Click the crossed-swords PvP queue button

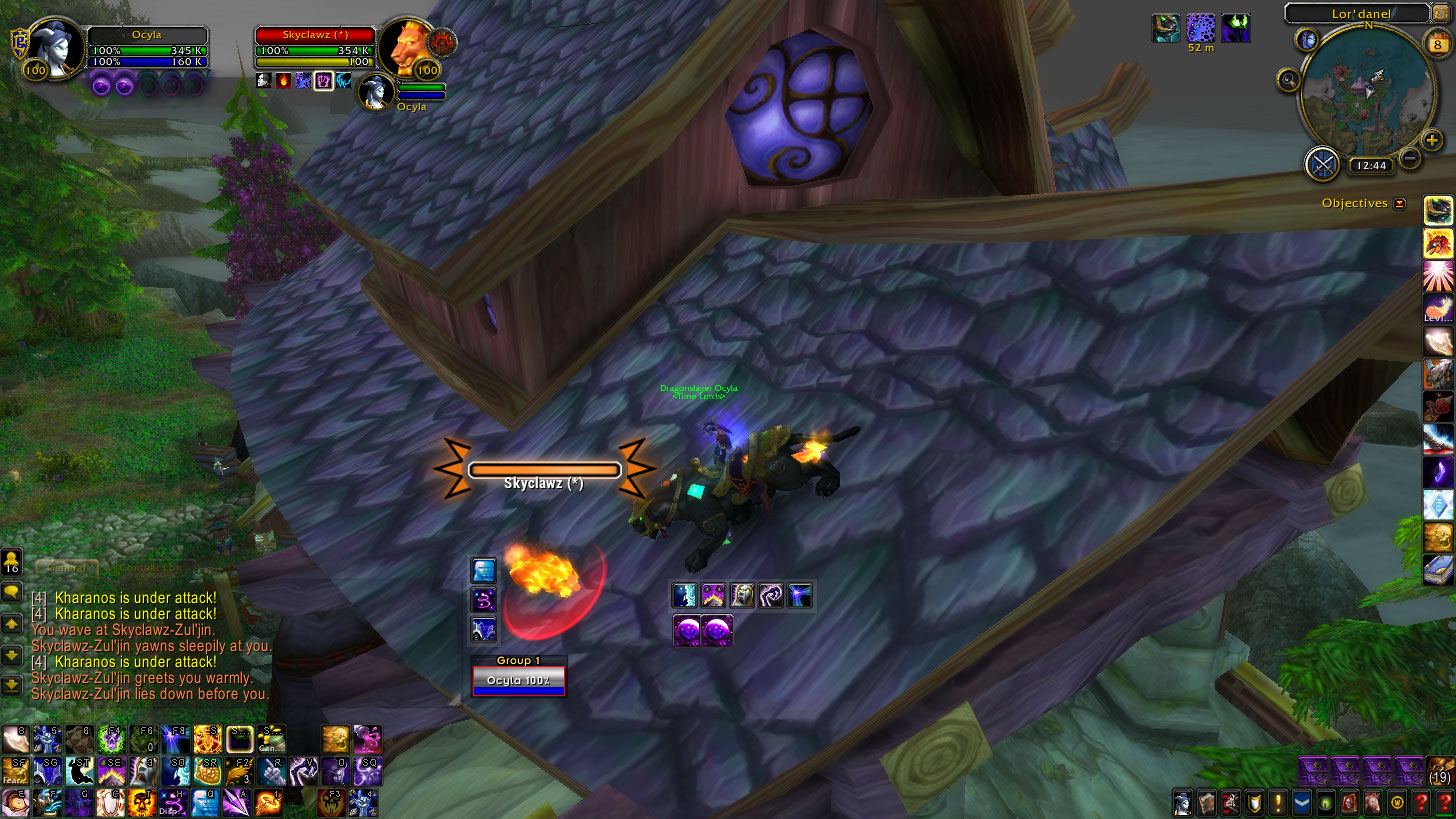(1322, 163)
